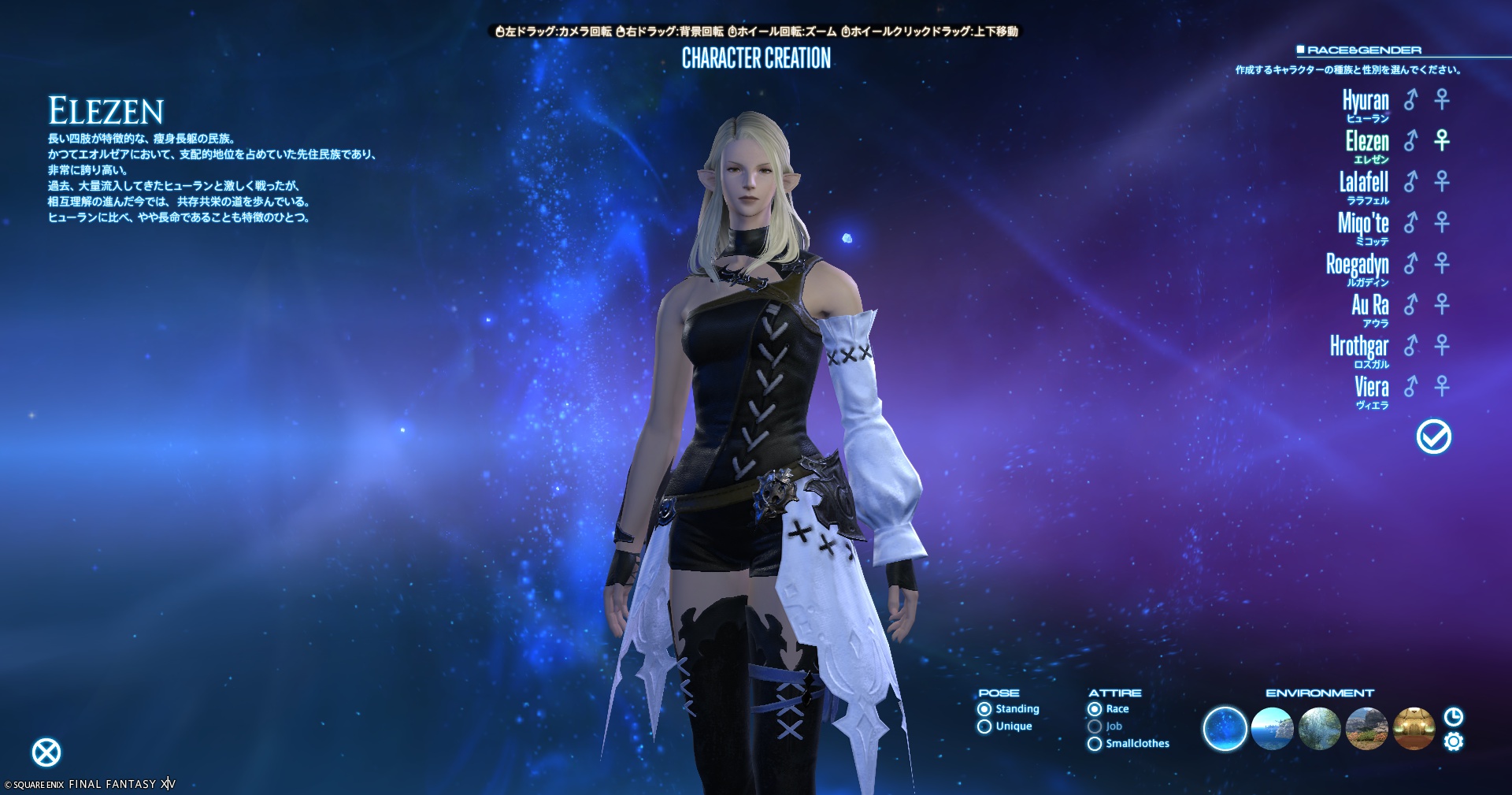
Task: Pick male Lalafell gender symbol
Action: [1410, 182]
